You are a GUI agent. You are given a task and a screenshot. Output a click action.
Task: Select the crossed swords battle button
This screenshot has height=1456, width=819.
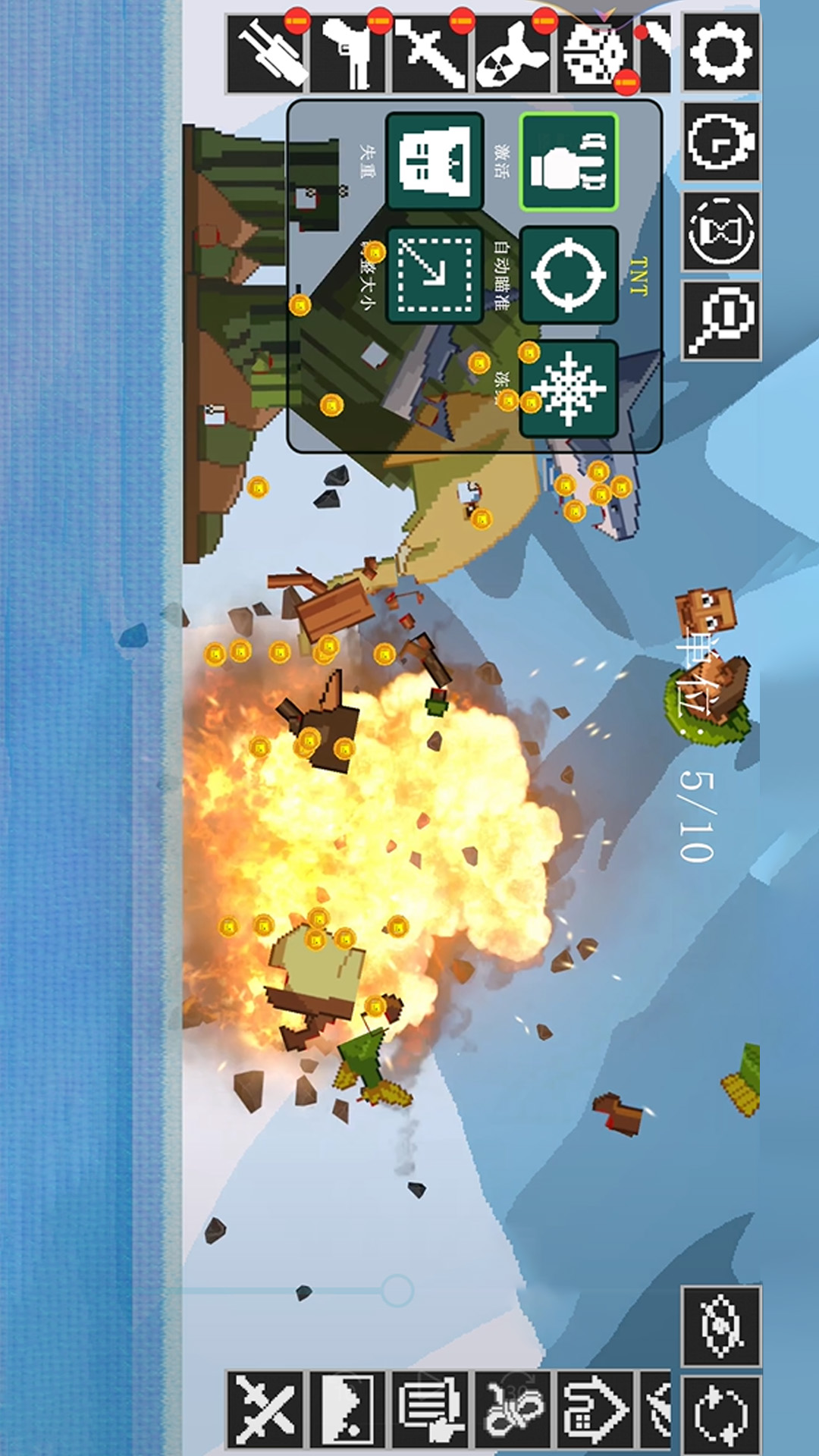[265, 1409]
